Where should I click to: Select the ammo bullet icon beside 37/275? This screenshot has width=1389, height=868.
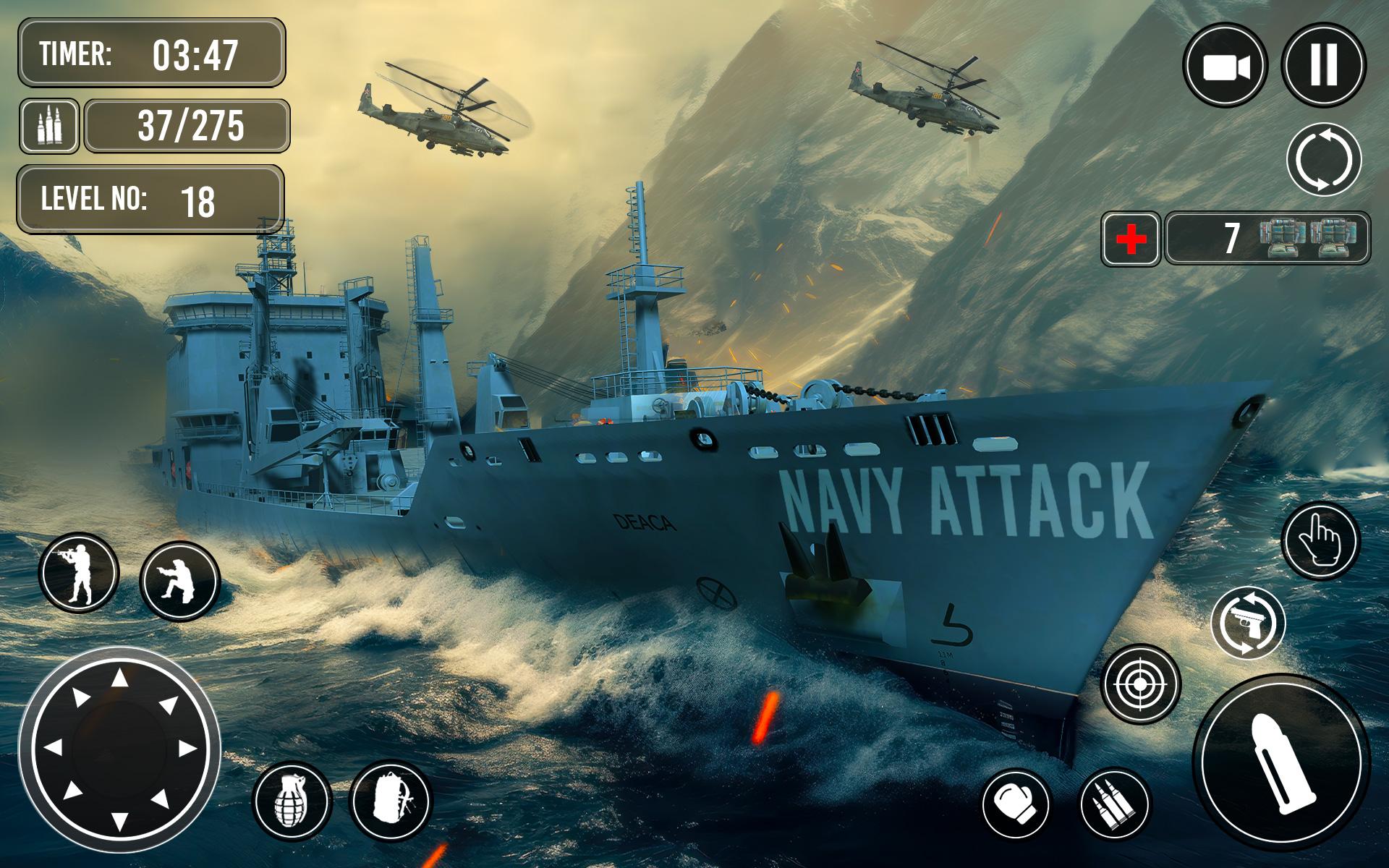coord(51,127)
